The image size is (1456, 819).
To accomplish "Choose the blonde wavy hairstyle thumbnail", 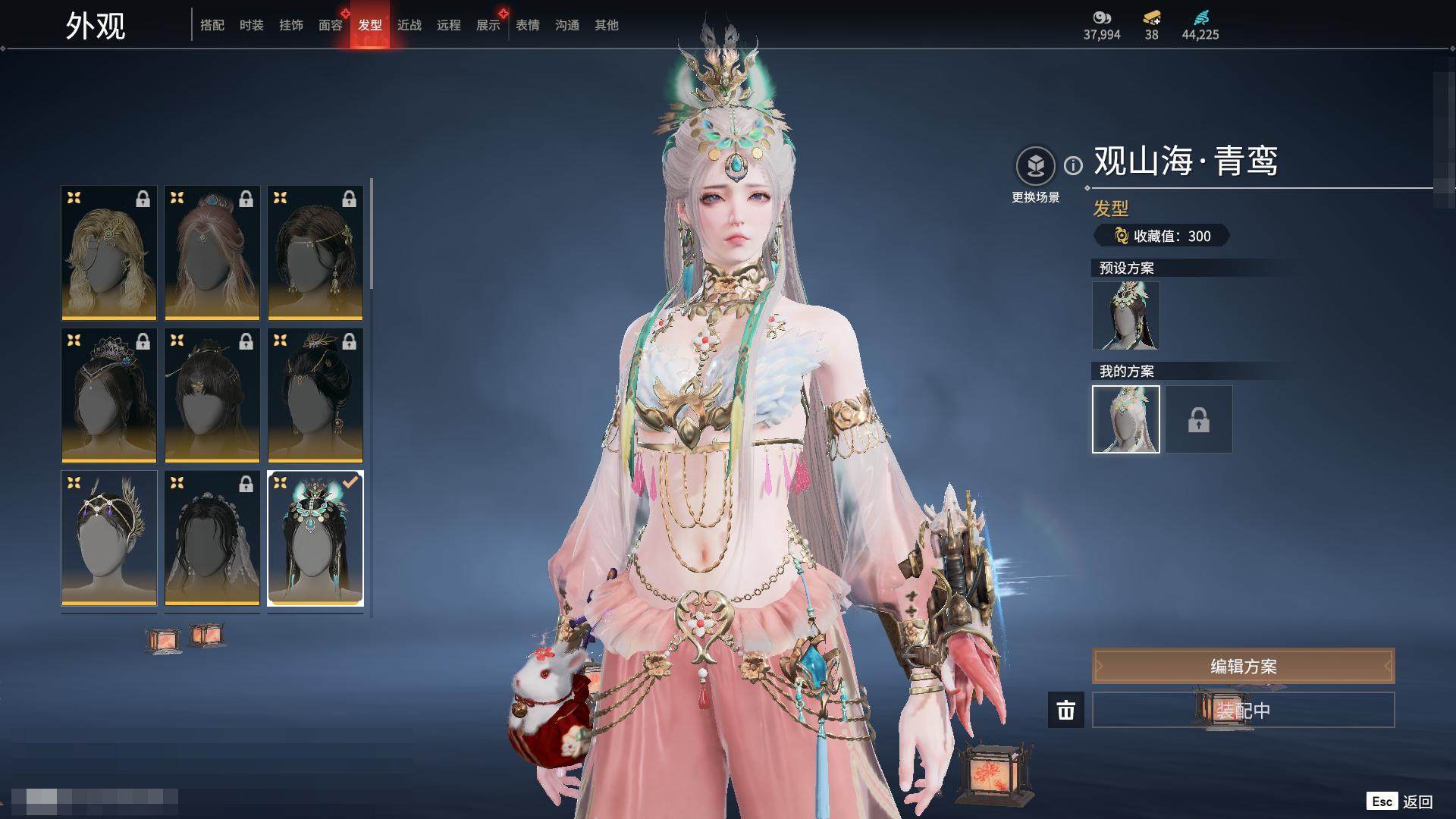I will tap(109, 253).
